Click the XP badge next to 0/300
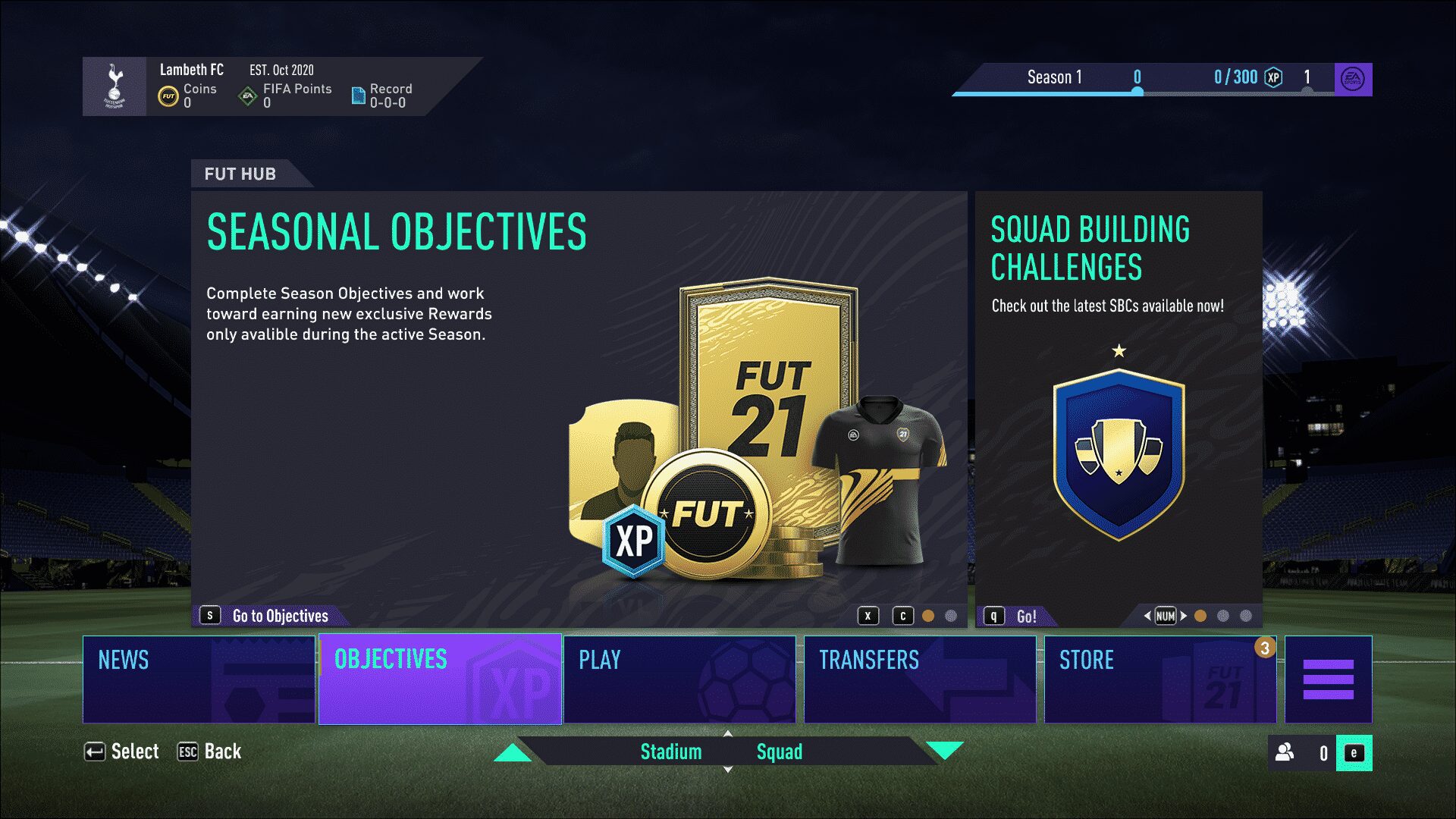This screenshot has height=819, width=1456. tap(1273, 77)
